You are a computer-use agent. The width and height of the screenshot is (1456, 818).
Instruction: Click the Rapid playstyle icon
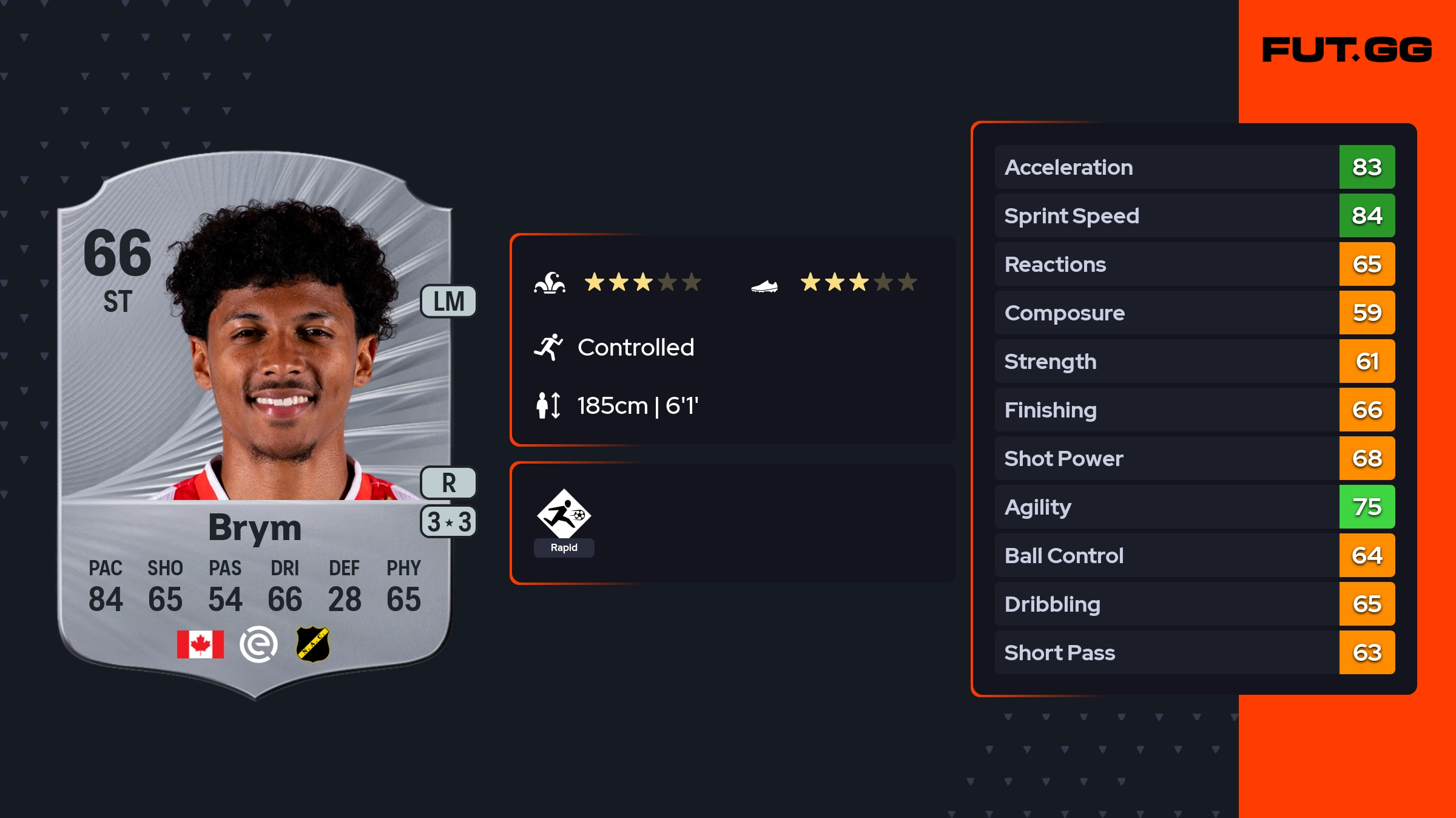(564, 515)
